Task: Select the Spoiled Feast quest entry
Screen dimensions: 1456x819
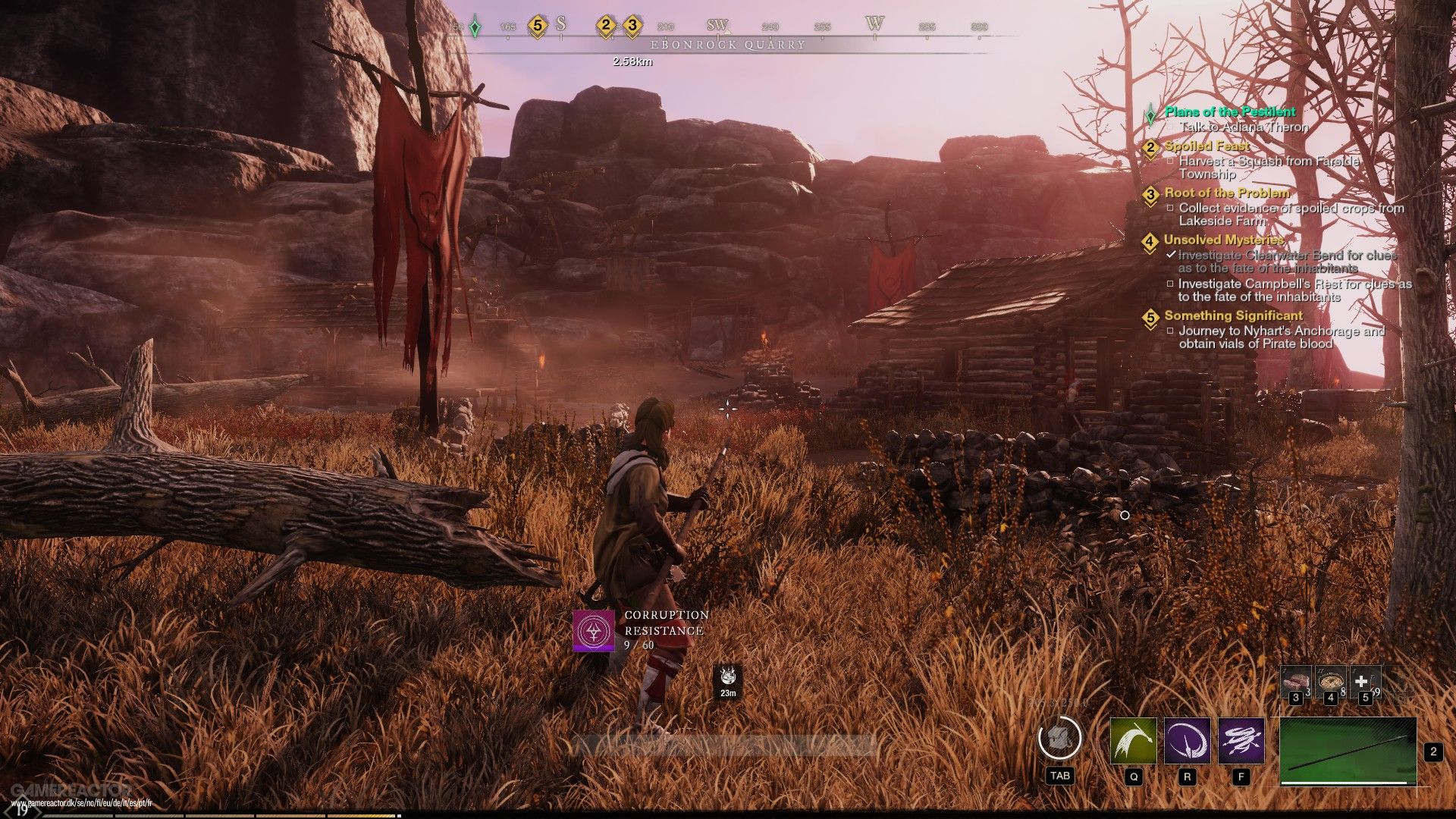Action: coord(1207,146)
